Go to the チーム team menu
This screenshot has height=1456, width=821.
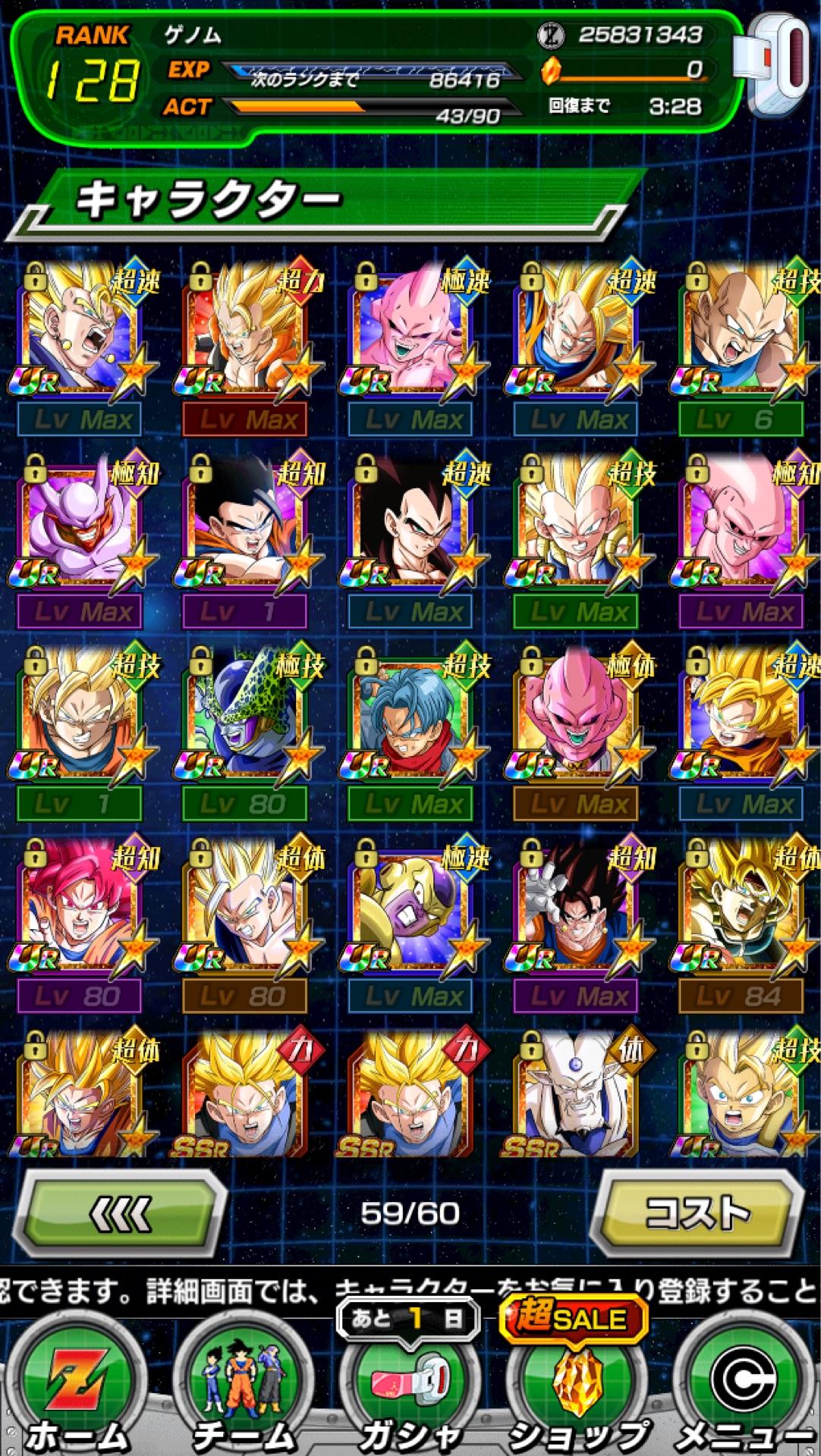[243, 1389]
